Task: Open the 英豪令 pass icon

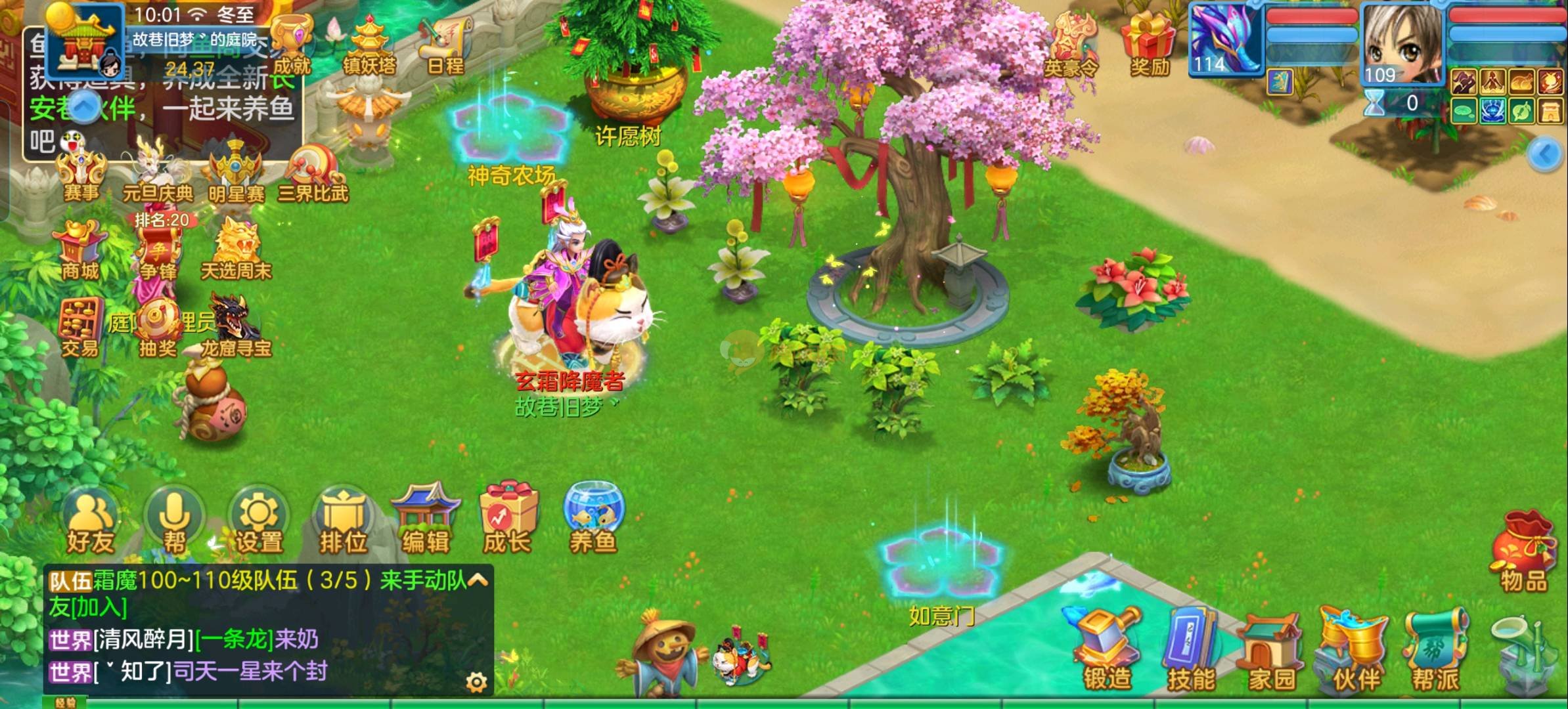Action: click(x=1071, y=46)
